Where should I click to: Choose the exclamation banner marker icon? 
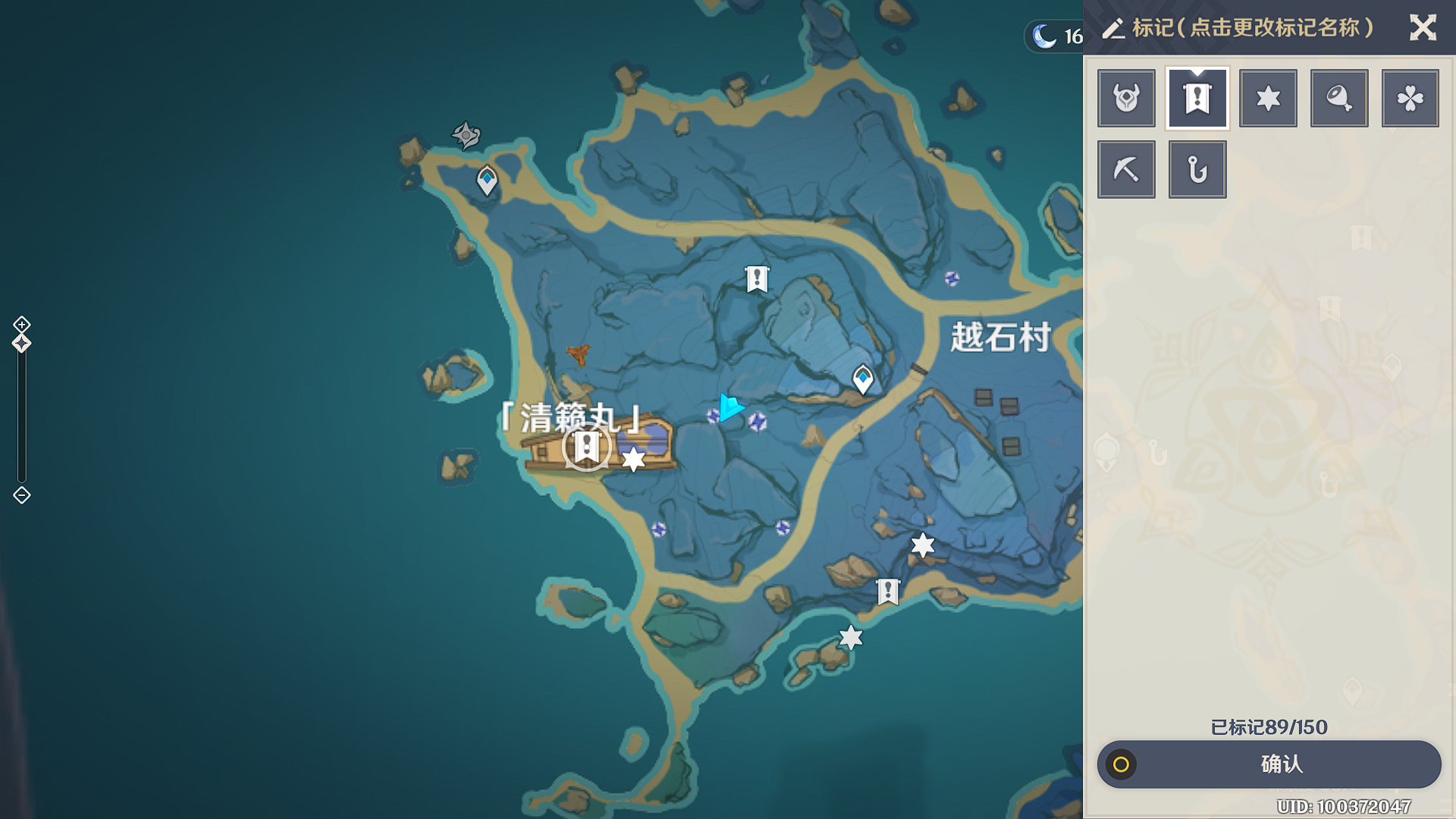tap(1197, 99)
